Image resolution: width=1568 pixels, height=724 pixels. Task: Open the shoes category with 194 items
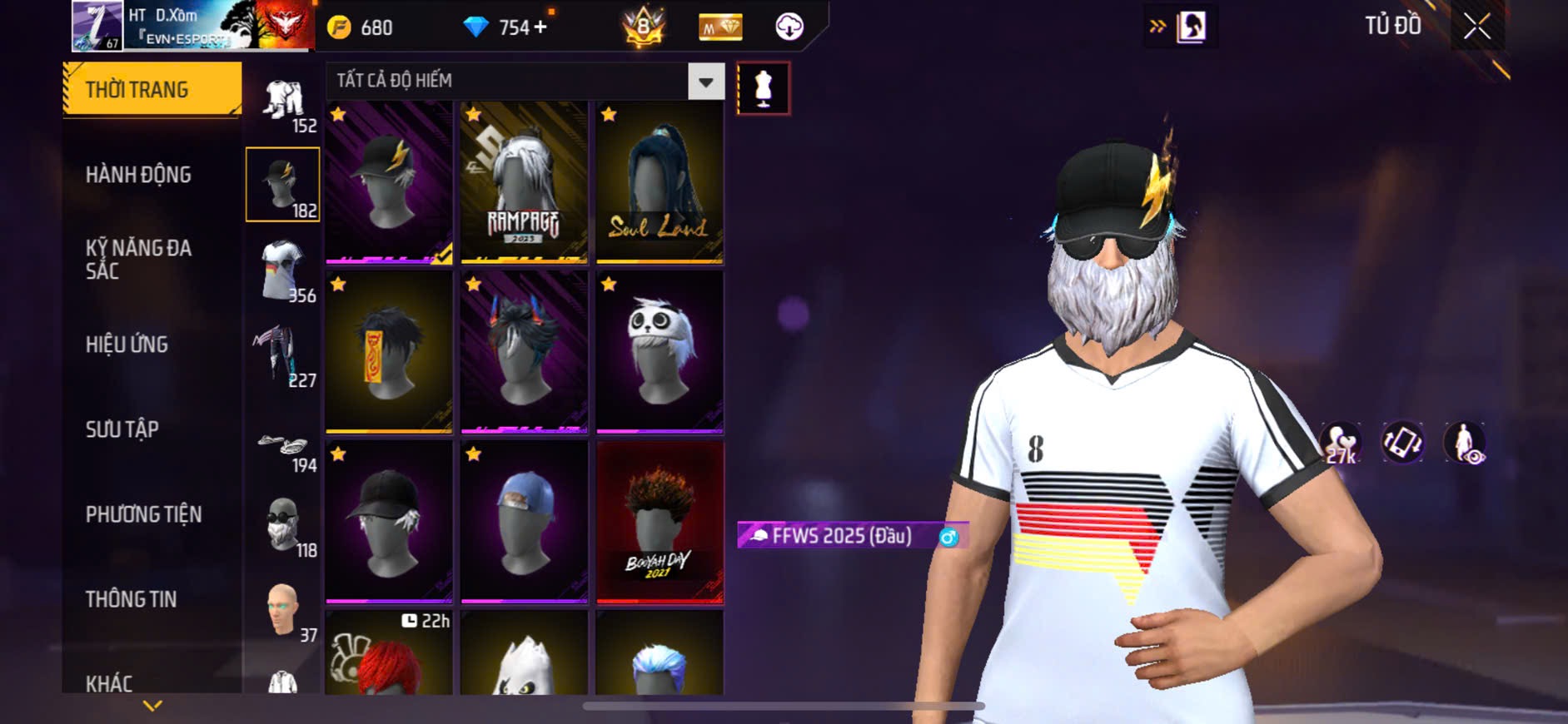coord(283,449)
